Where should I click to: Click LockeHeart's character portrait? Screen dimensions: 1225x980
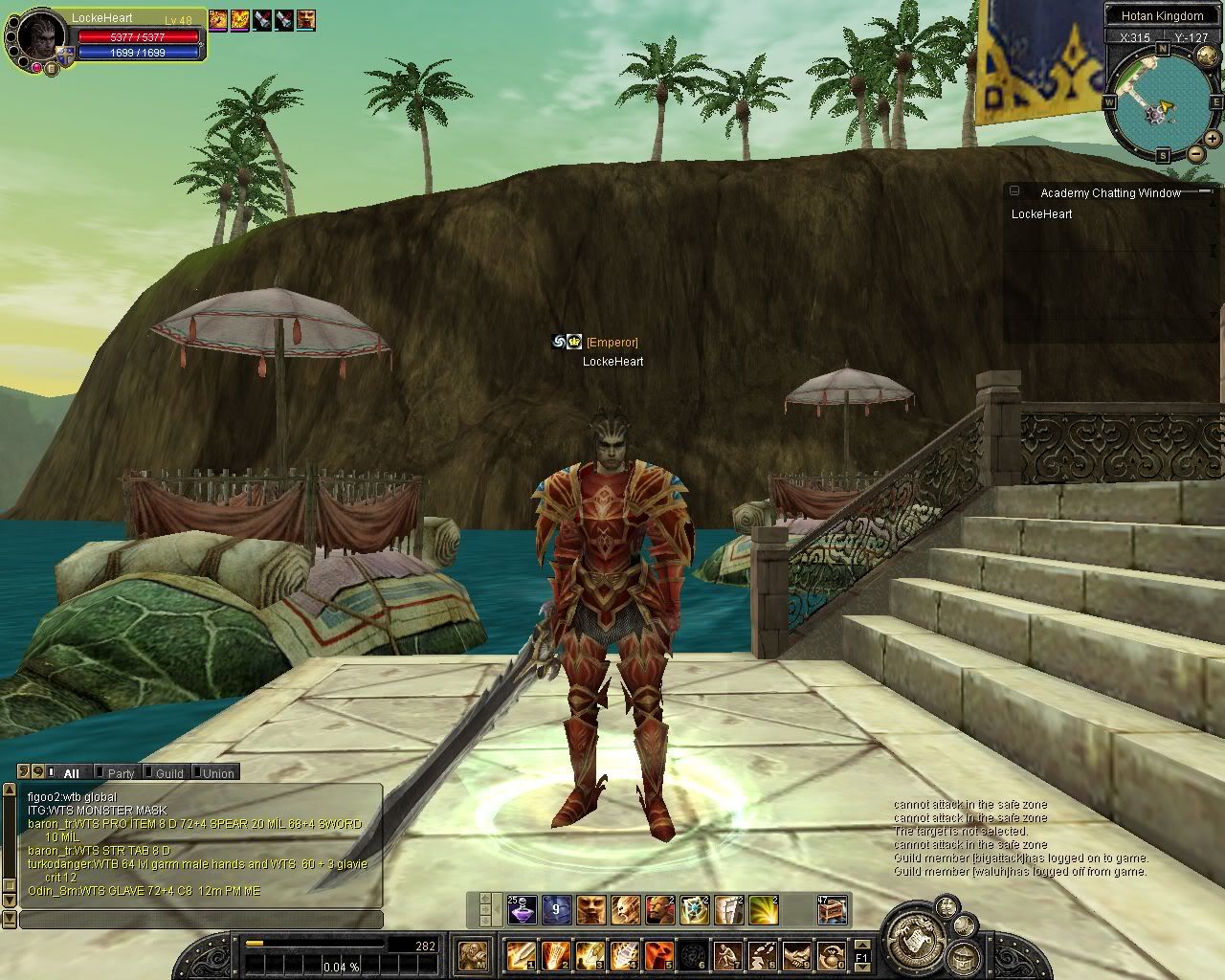tap(34, 38)
